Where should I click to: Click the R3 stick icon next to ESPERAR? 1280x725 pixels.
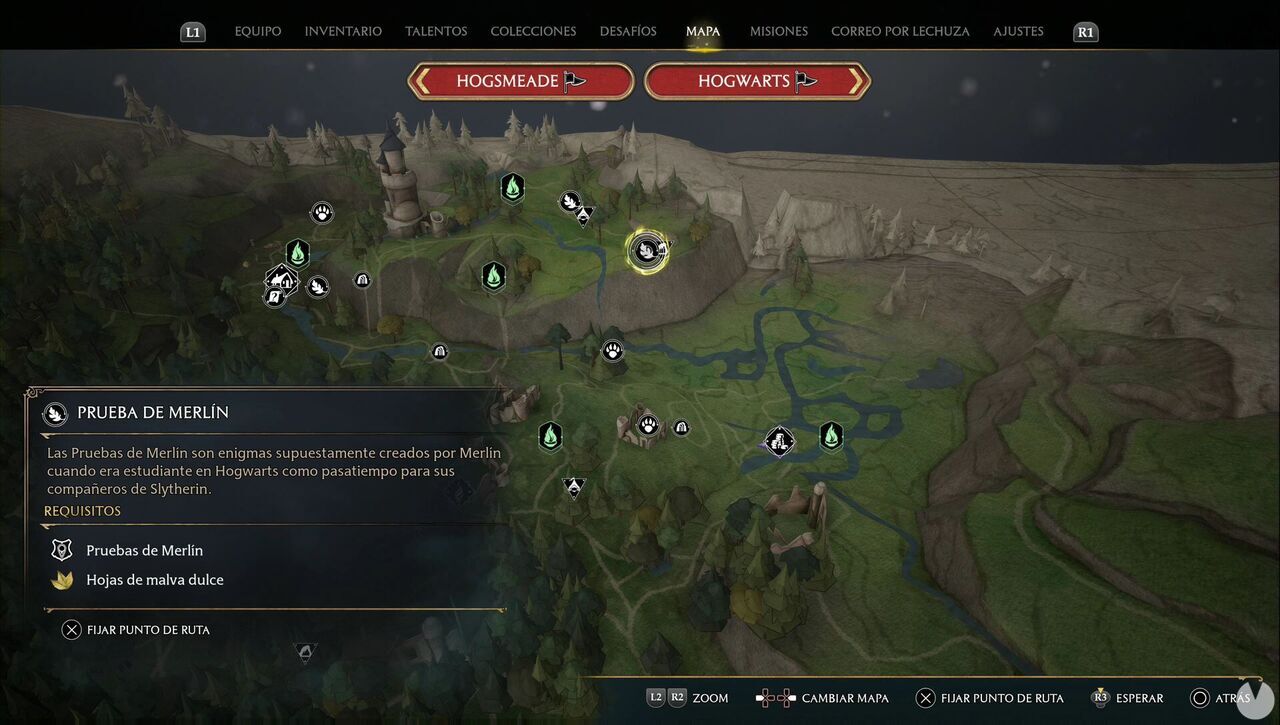(x=1101, y=698)
